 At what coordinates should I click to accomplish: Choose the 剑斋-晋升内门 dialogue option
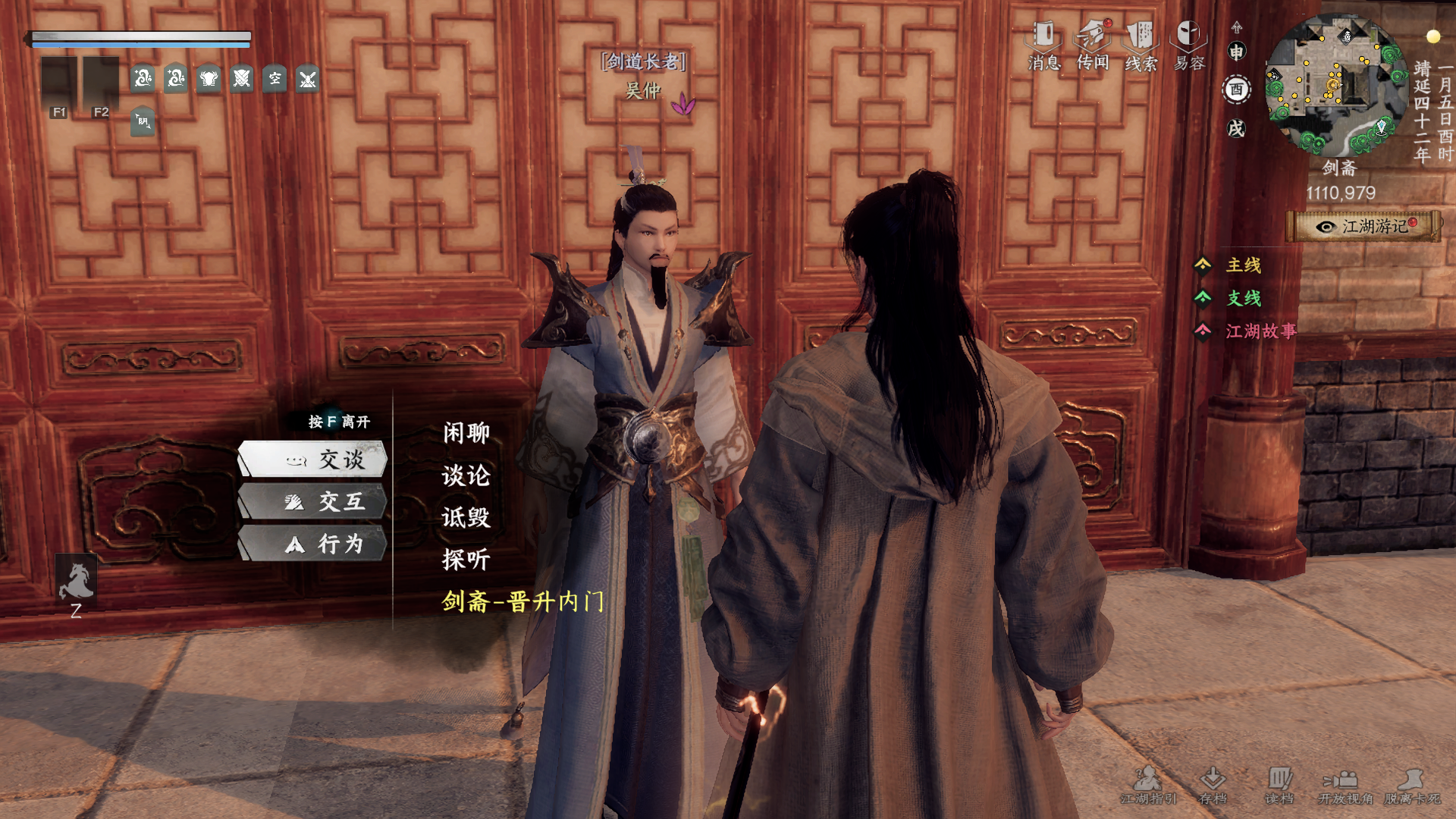coord(522,601)
